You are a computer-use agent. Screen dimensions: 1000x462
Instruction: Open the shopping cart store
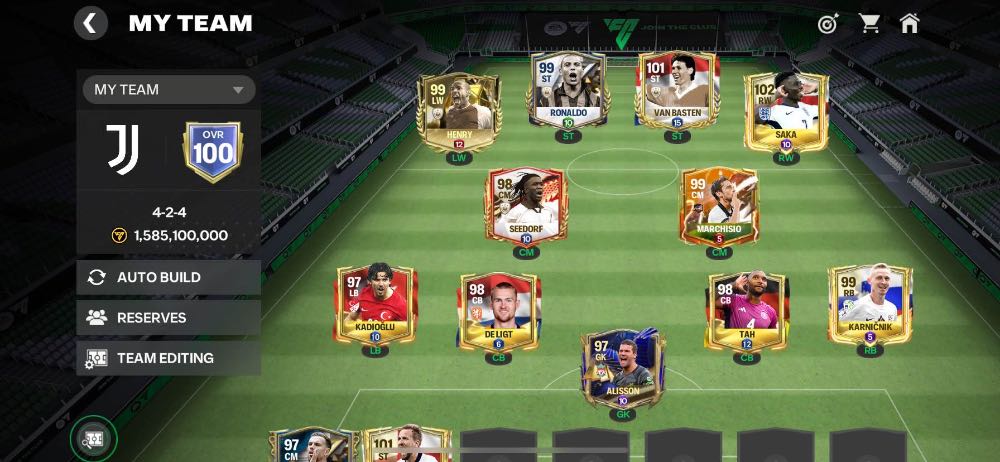(x=869, y=24)
